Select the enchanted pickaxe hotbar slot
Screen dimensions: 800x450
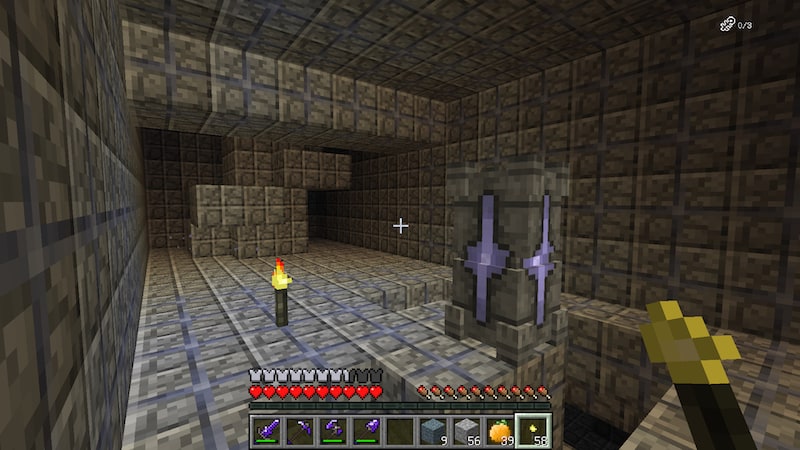point(298,431)
